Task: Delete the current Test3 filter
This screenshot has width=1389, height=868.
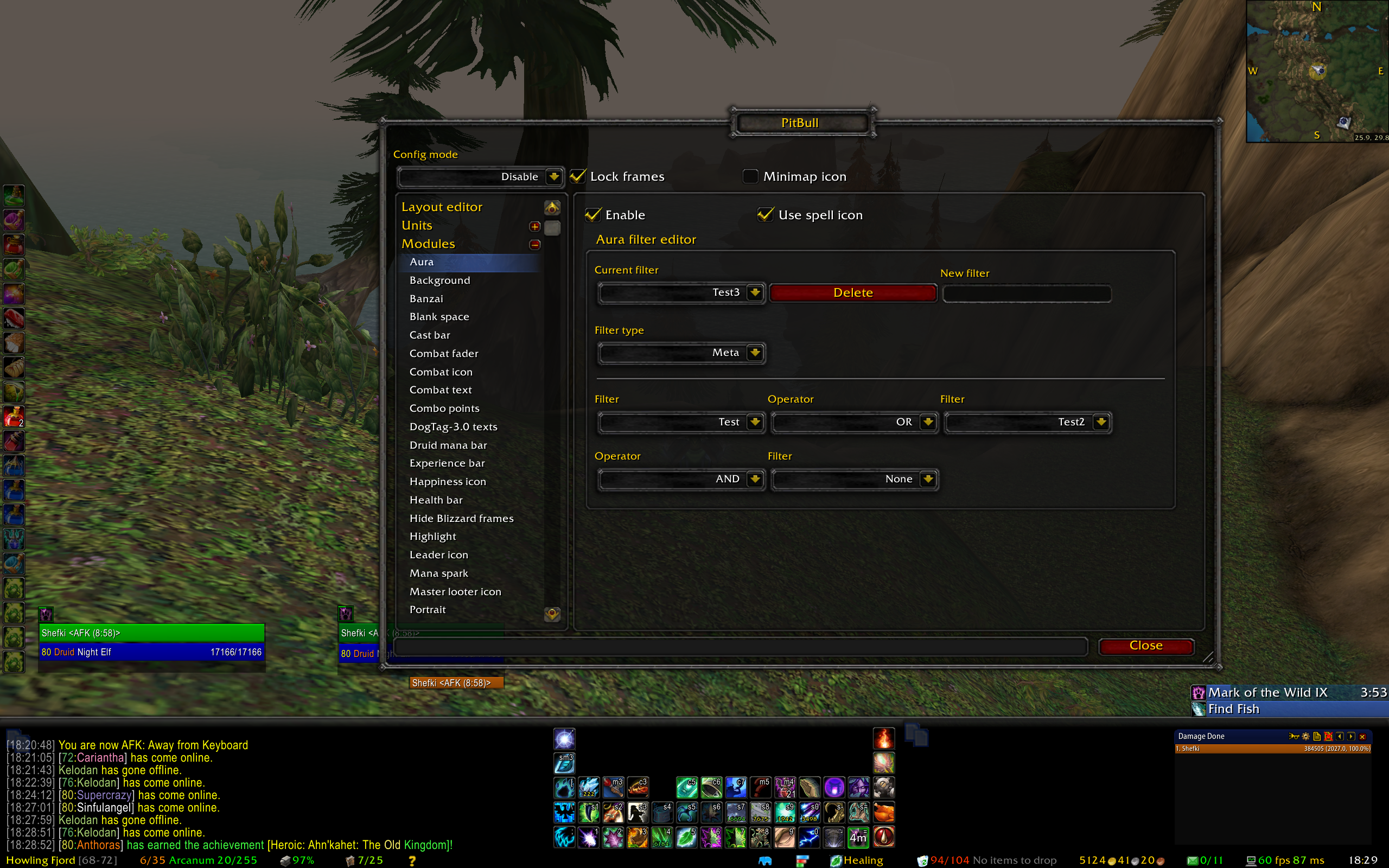Action: tap(852, 293)
